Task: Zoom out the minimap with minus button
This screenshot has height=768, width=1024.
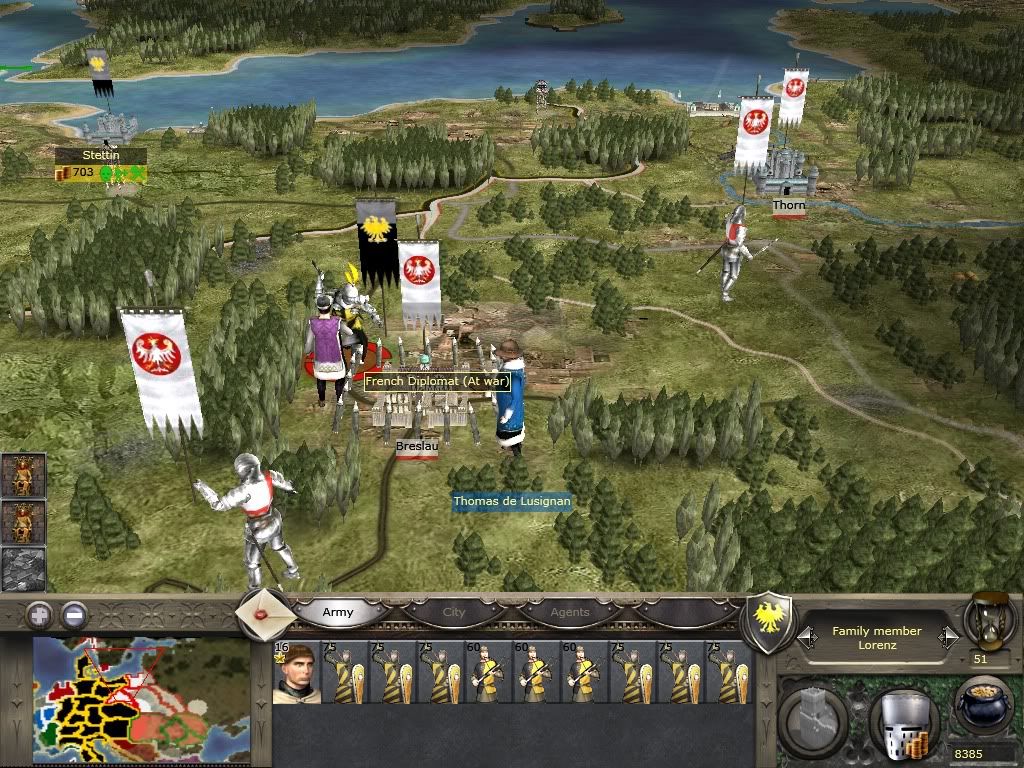Action: pyautogui.click(x=74, y=614)
